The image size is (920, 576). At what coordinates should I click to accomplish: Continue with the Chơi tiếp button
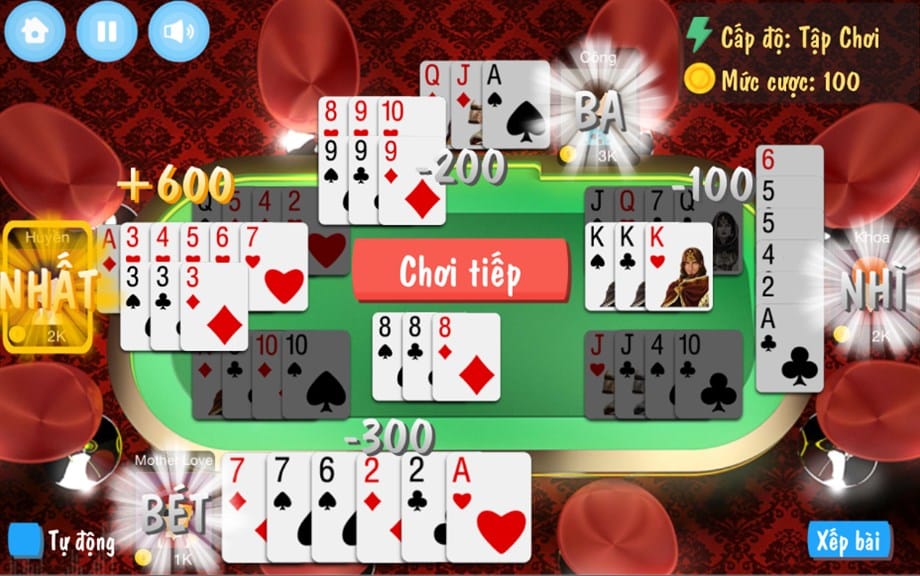460,271
